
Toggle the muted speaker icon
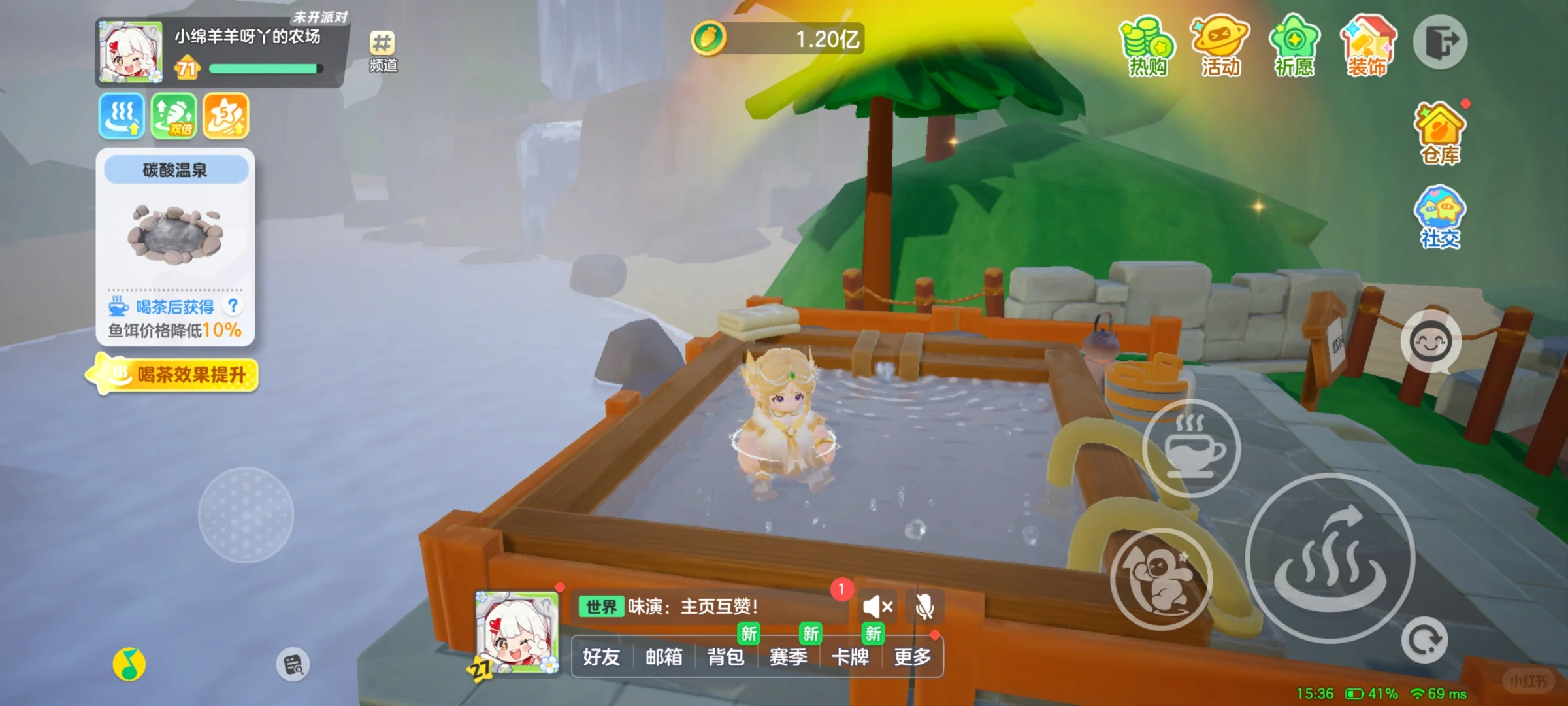point(877,607)
